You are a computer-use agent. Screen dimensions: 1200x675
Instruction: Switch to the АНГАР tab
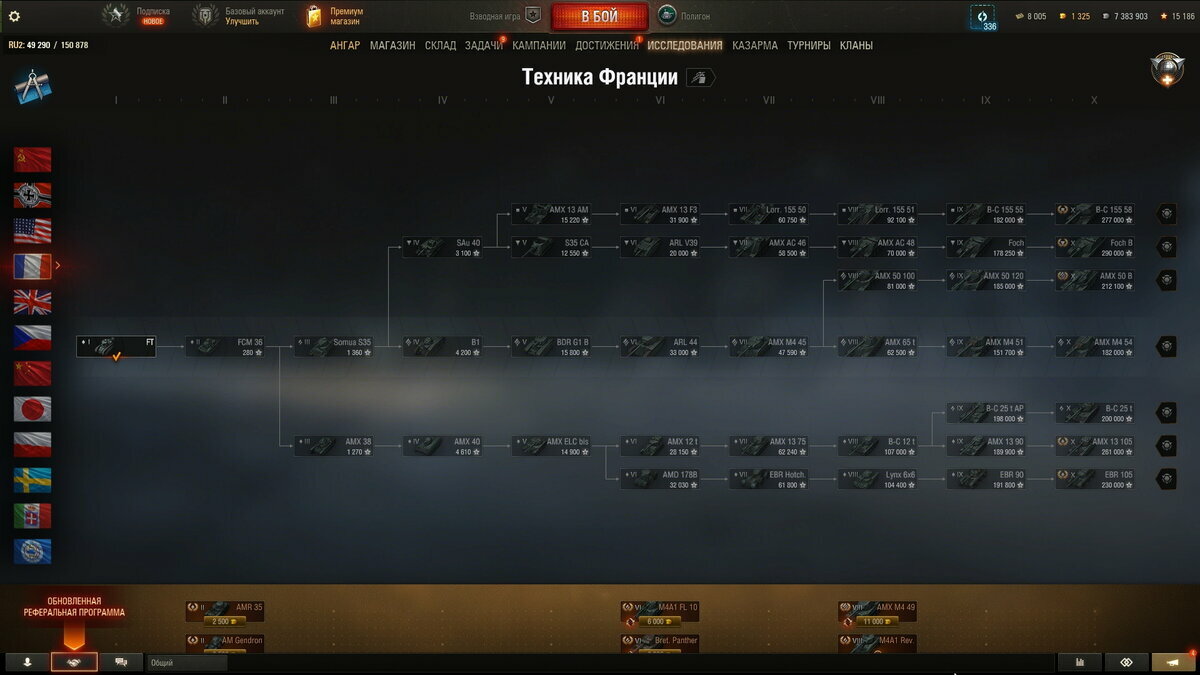(x=345, y=45)
